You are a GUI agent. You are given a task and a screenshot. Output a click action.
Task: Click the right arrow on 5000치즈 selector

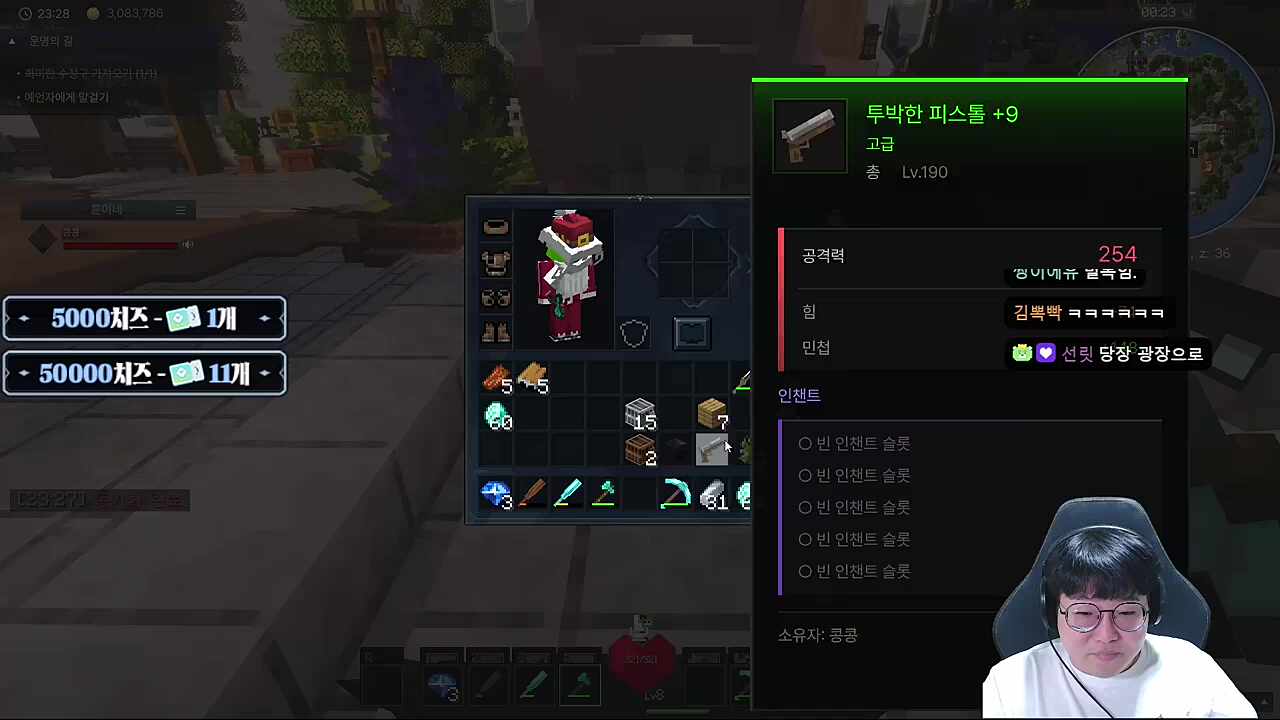264,318
